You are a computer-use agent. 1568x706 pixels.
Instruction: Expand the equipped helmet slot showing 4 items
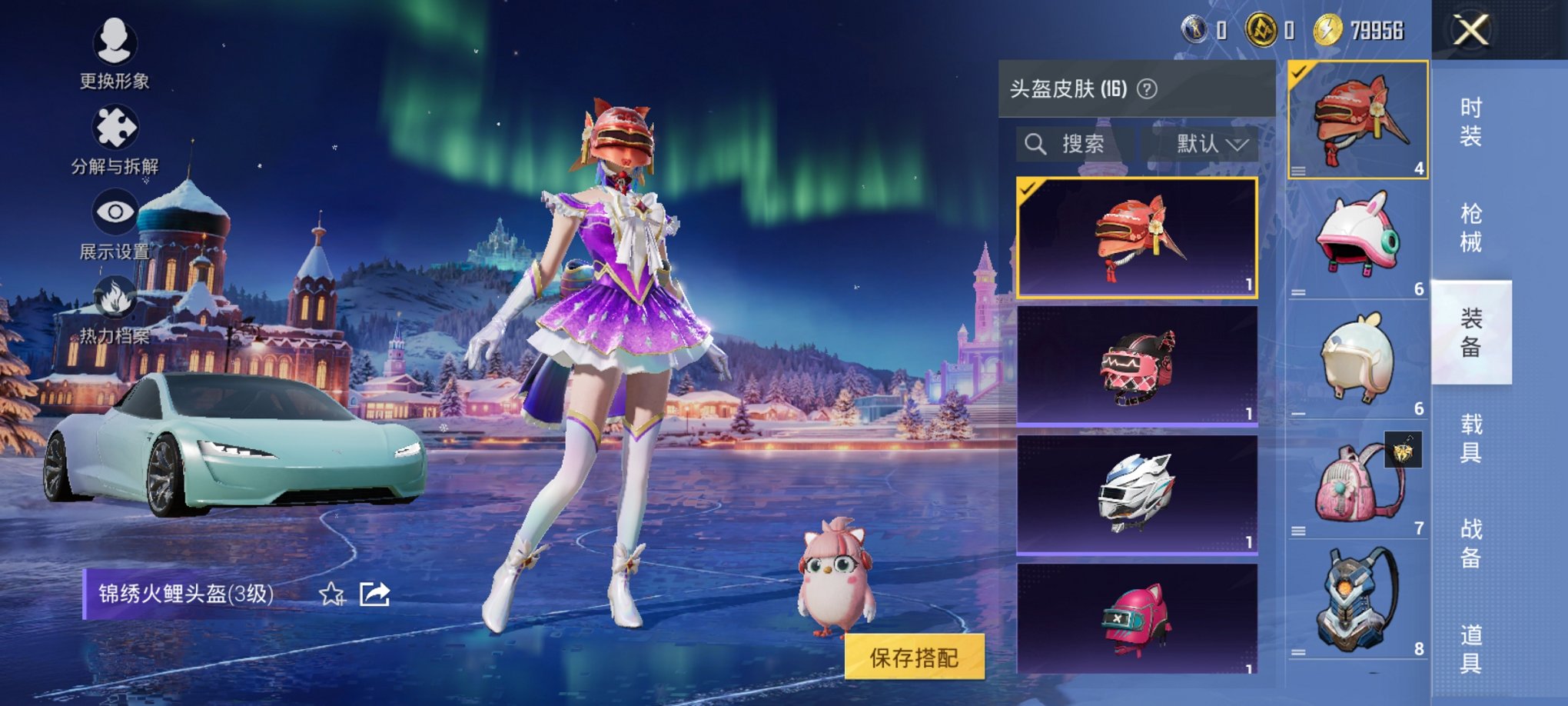[x=1357, y=119]
